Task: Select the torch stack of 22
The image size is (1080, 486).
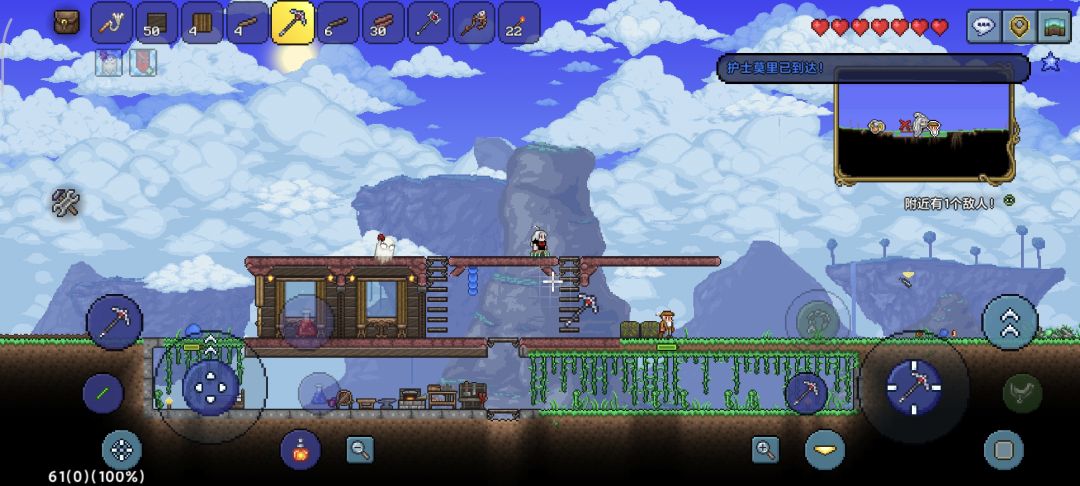Action: click(x=518, y=23)
